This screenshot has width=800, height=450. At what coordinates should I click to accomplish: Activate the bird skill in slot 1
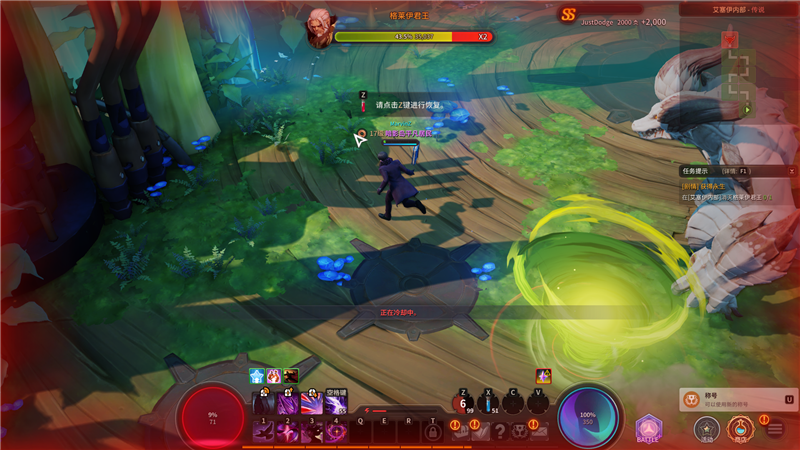pyautogui.click(x=264, y=430)
